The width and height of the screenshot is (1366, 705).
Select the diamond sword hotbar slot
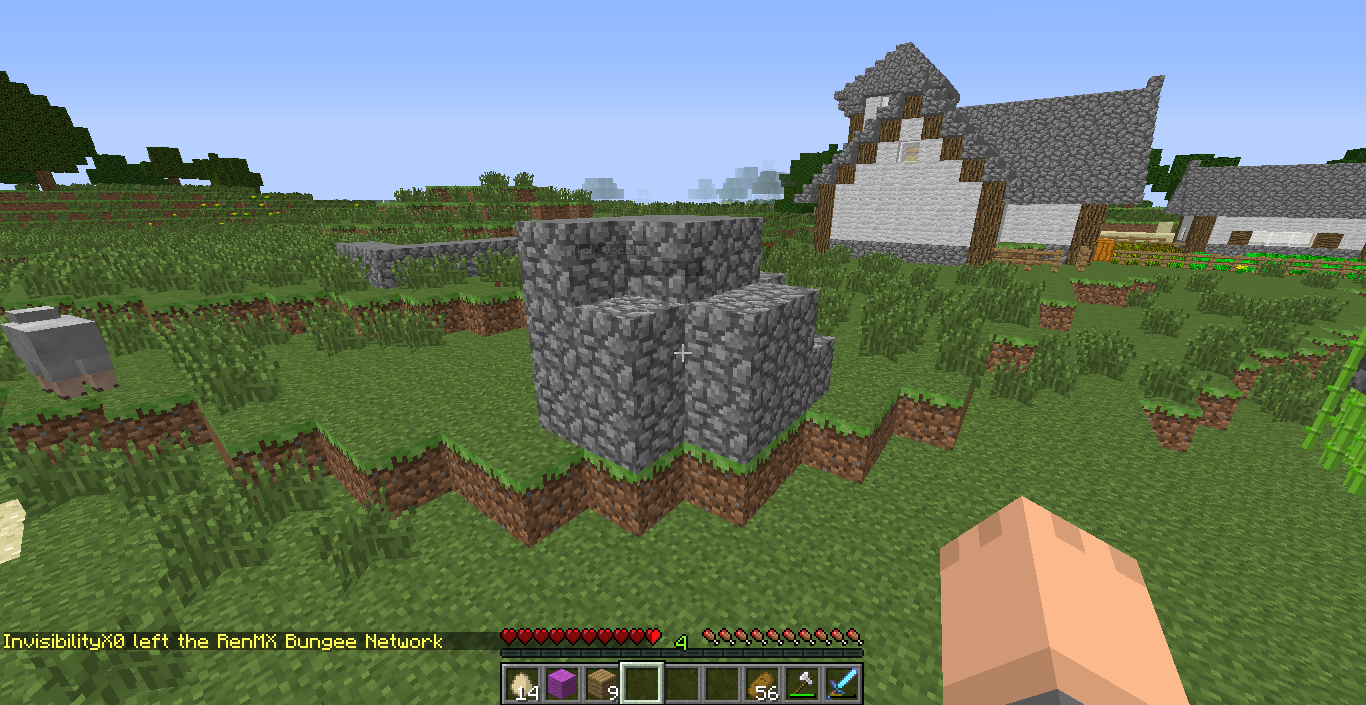(842, 684)
